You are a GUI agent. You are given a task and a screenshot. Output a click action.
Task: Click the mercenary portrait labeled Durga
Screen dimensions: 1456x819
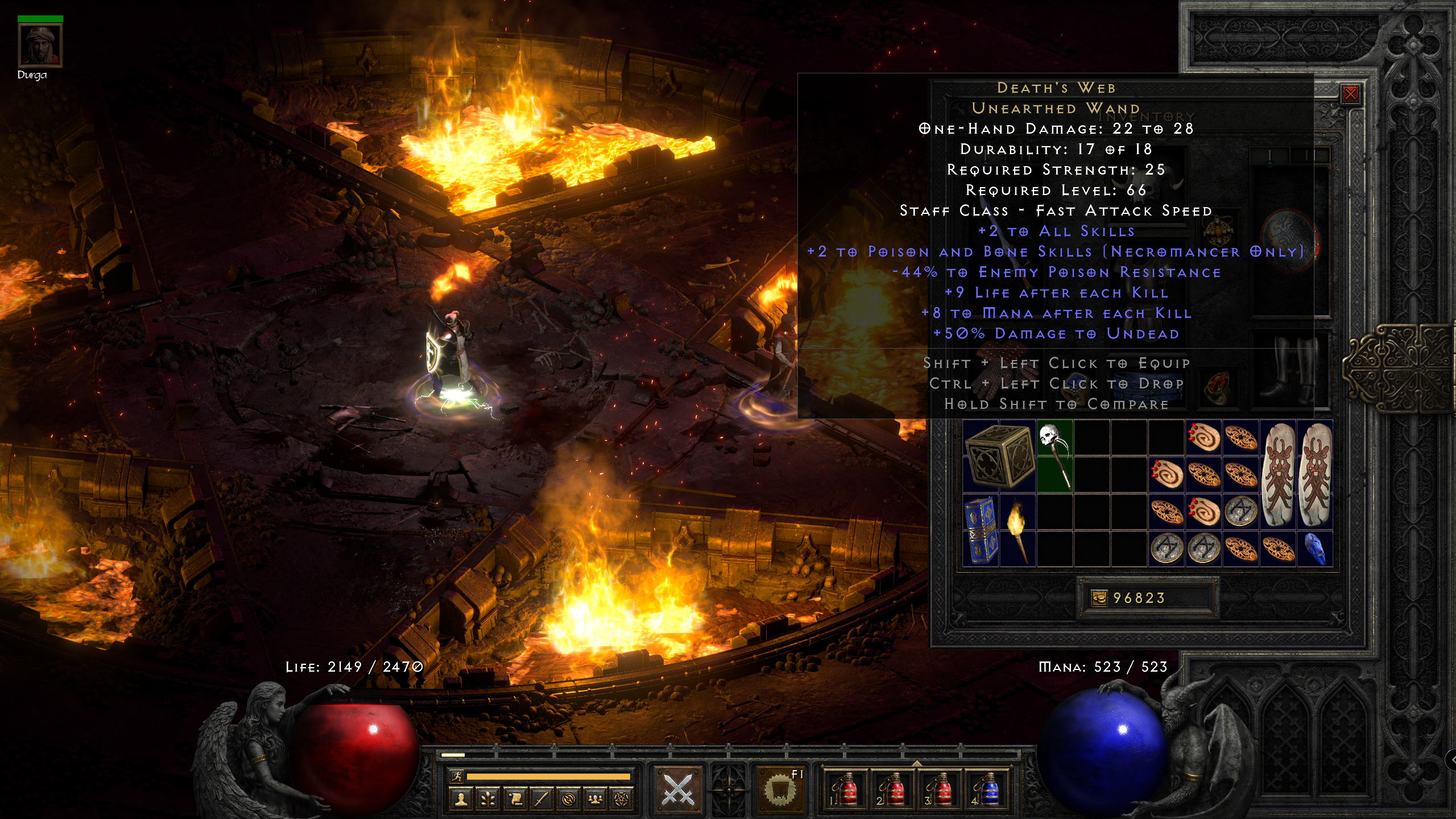(40, 45)
